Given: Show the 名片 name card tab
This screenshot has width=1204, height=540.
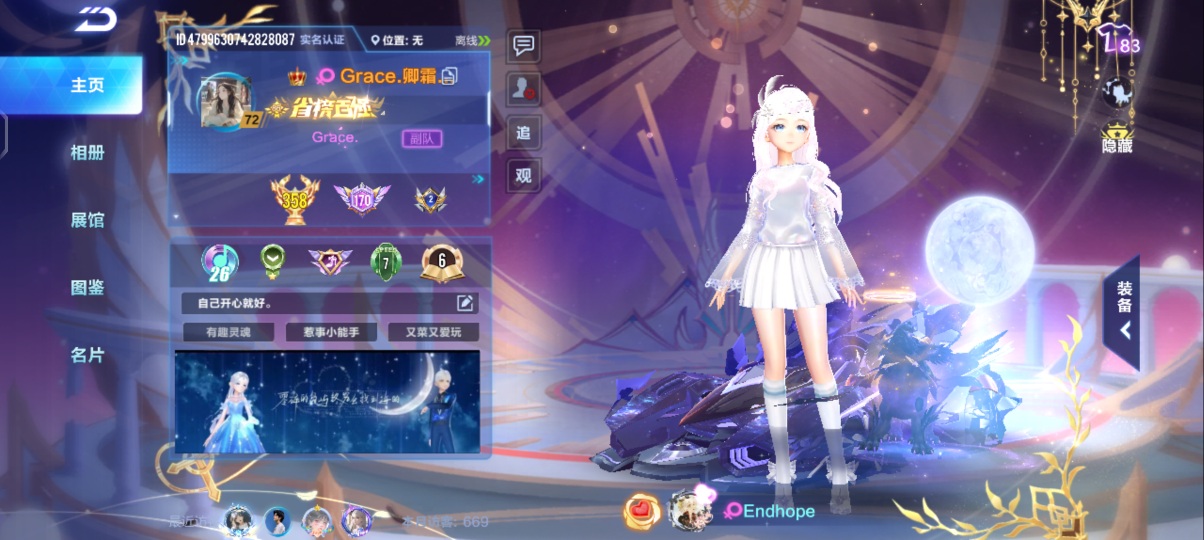Looking at the screenshot, I should click(87, 355).
